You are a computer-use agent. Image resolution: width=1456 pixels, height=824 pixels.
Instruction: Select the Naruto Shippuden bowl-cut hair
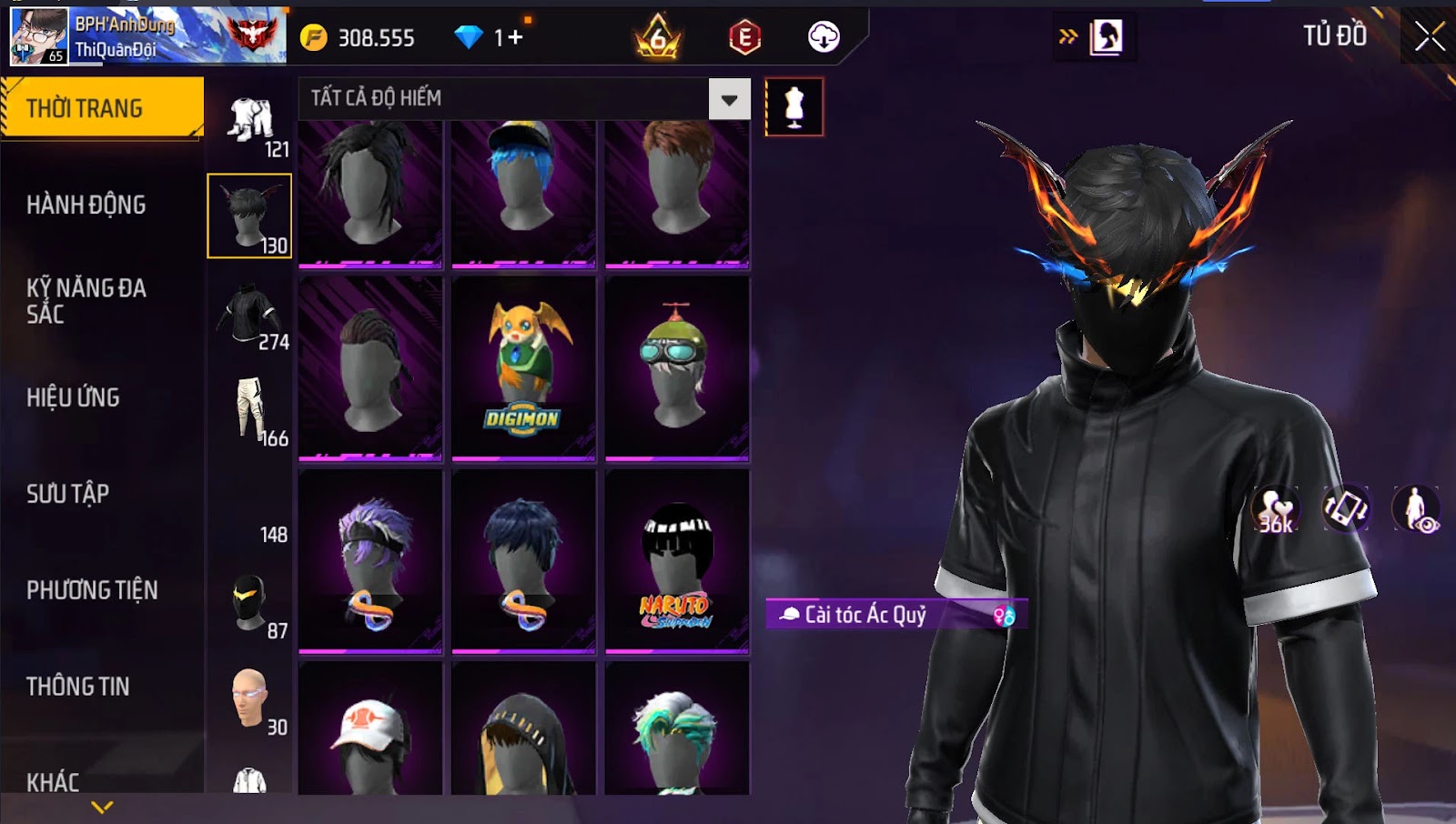(676, 561)
